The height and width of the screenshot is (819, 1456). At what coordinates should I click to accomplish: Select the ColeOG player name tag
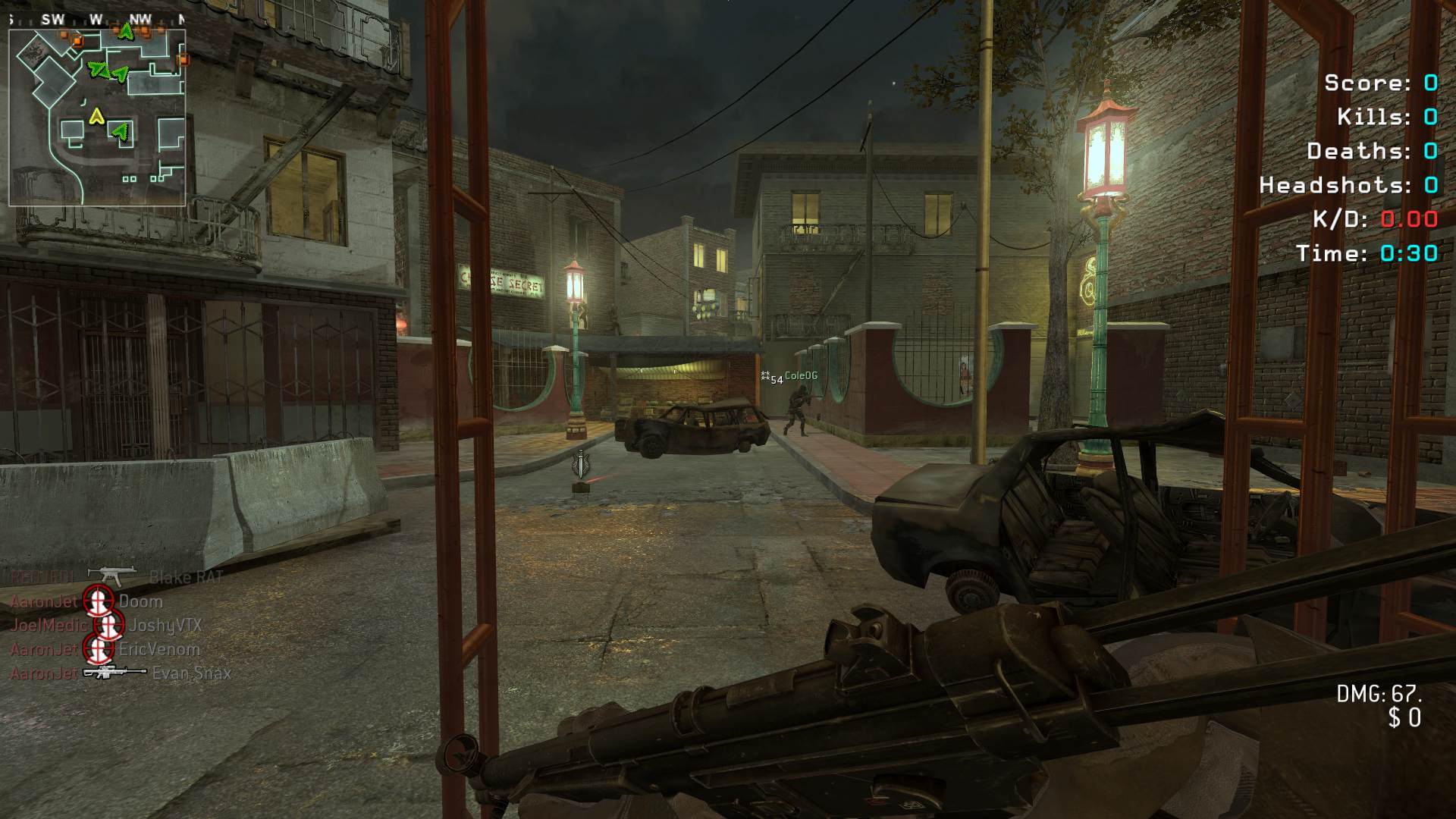tap(800, 376)
